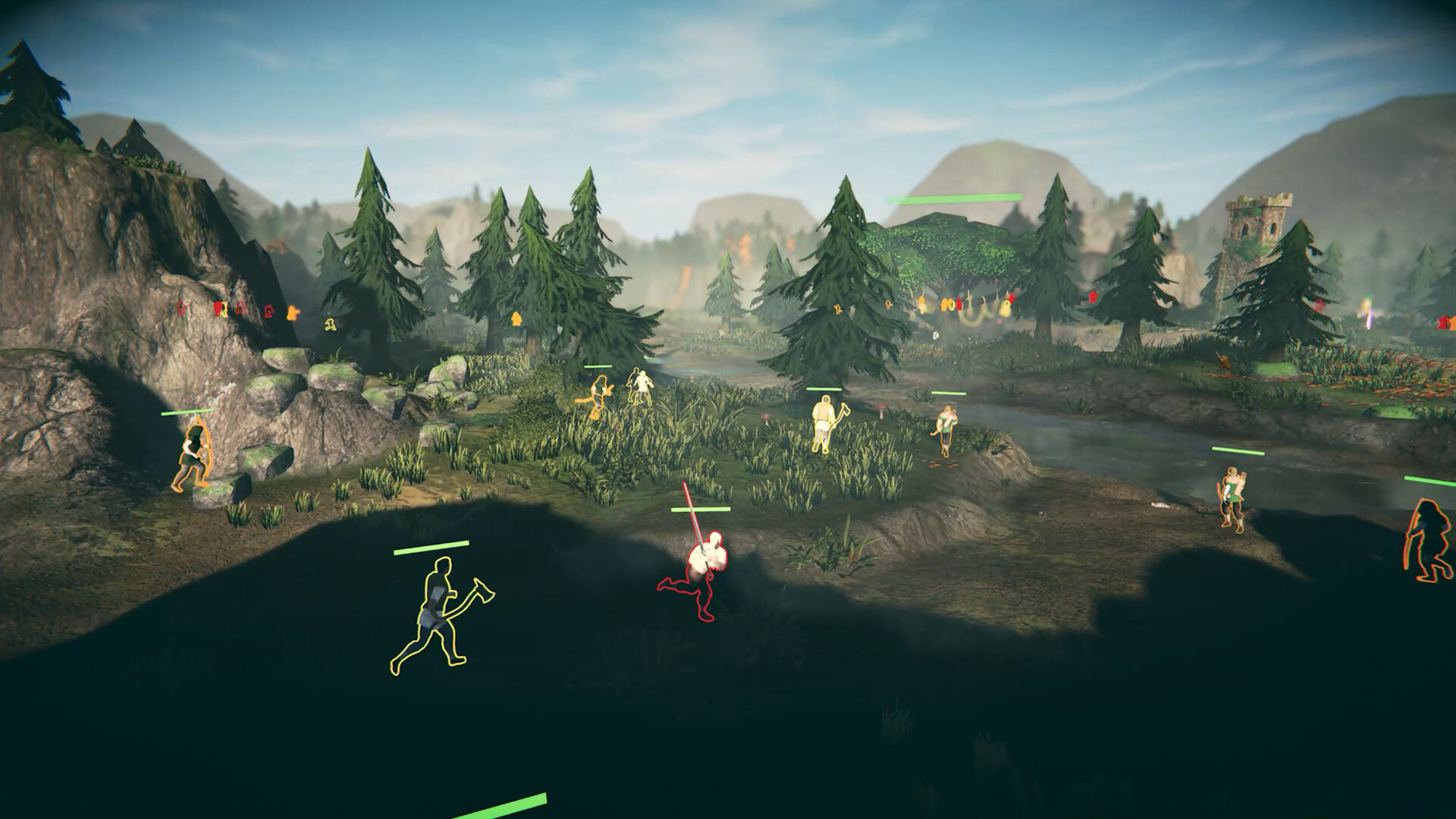1456x819 pixels.
Task: Click the green archer standing on the rocks
Action: [190, 455]
